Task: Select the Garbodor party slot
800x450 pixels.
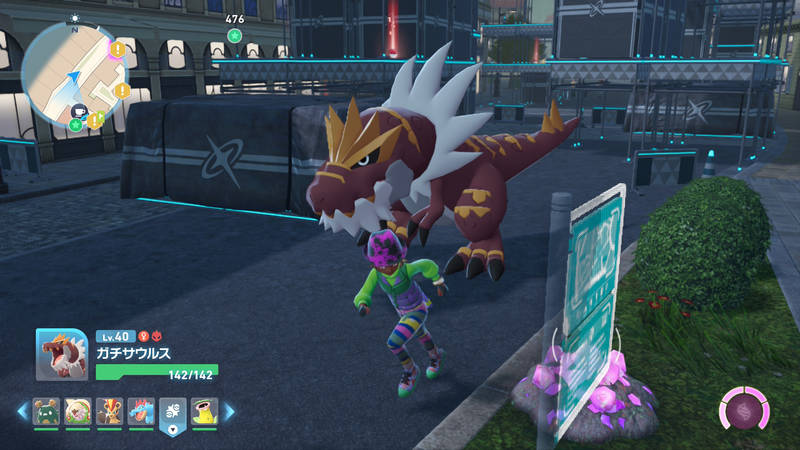Action: click(46, 412)
